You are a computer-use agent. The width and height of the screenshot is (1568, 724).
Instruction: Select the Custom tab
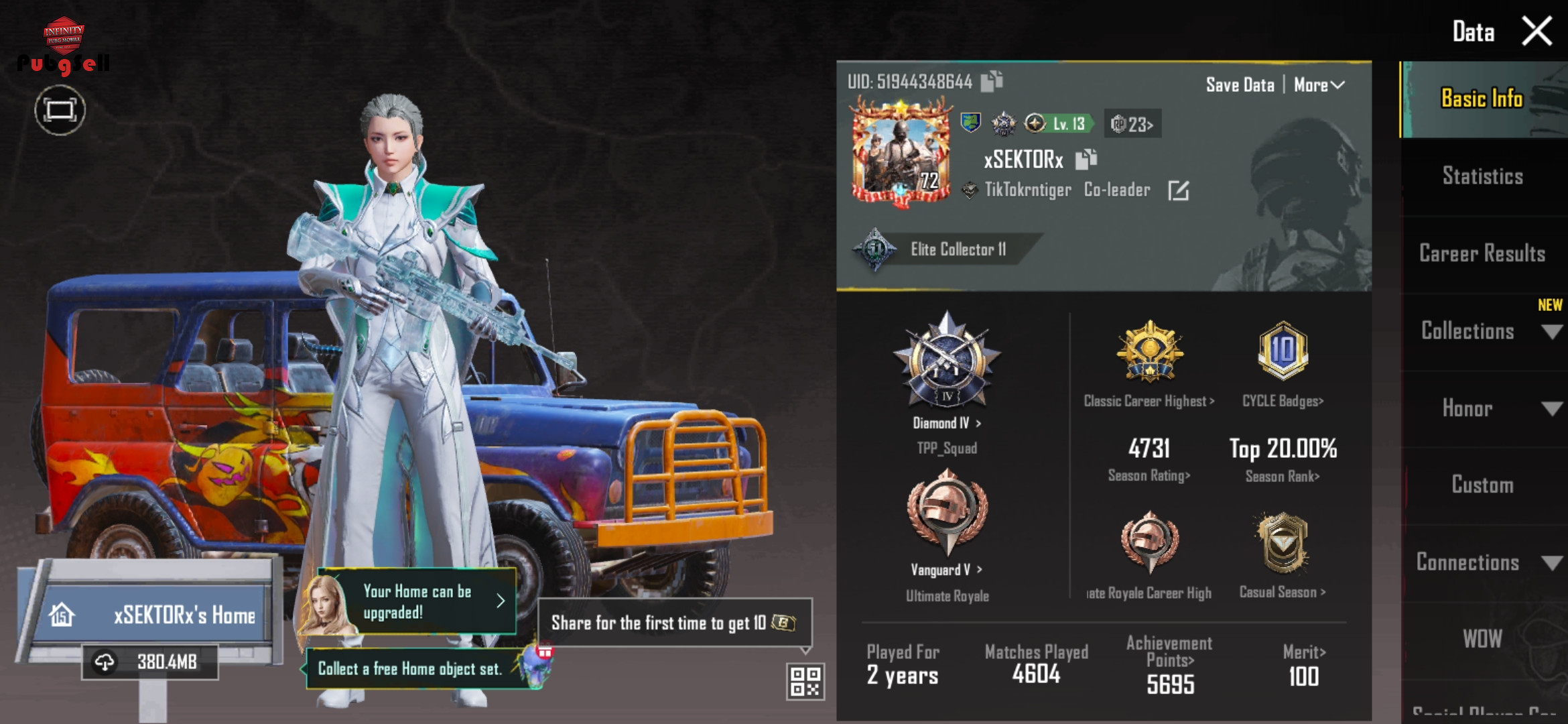click(x=1482, y=485)
